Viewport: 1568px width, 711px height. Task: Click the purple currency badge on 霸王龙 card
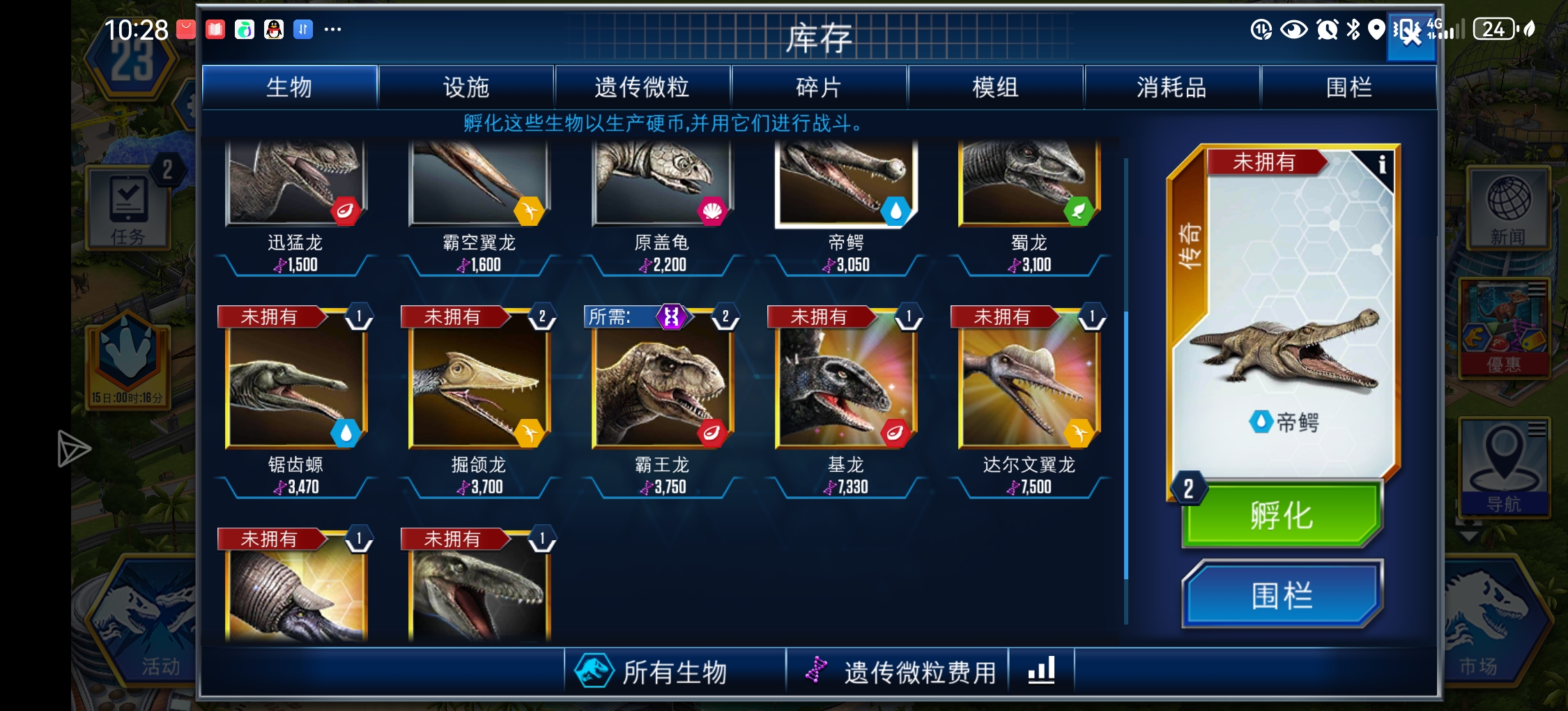pyautogui.click(x=671, y=316)
